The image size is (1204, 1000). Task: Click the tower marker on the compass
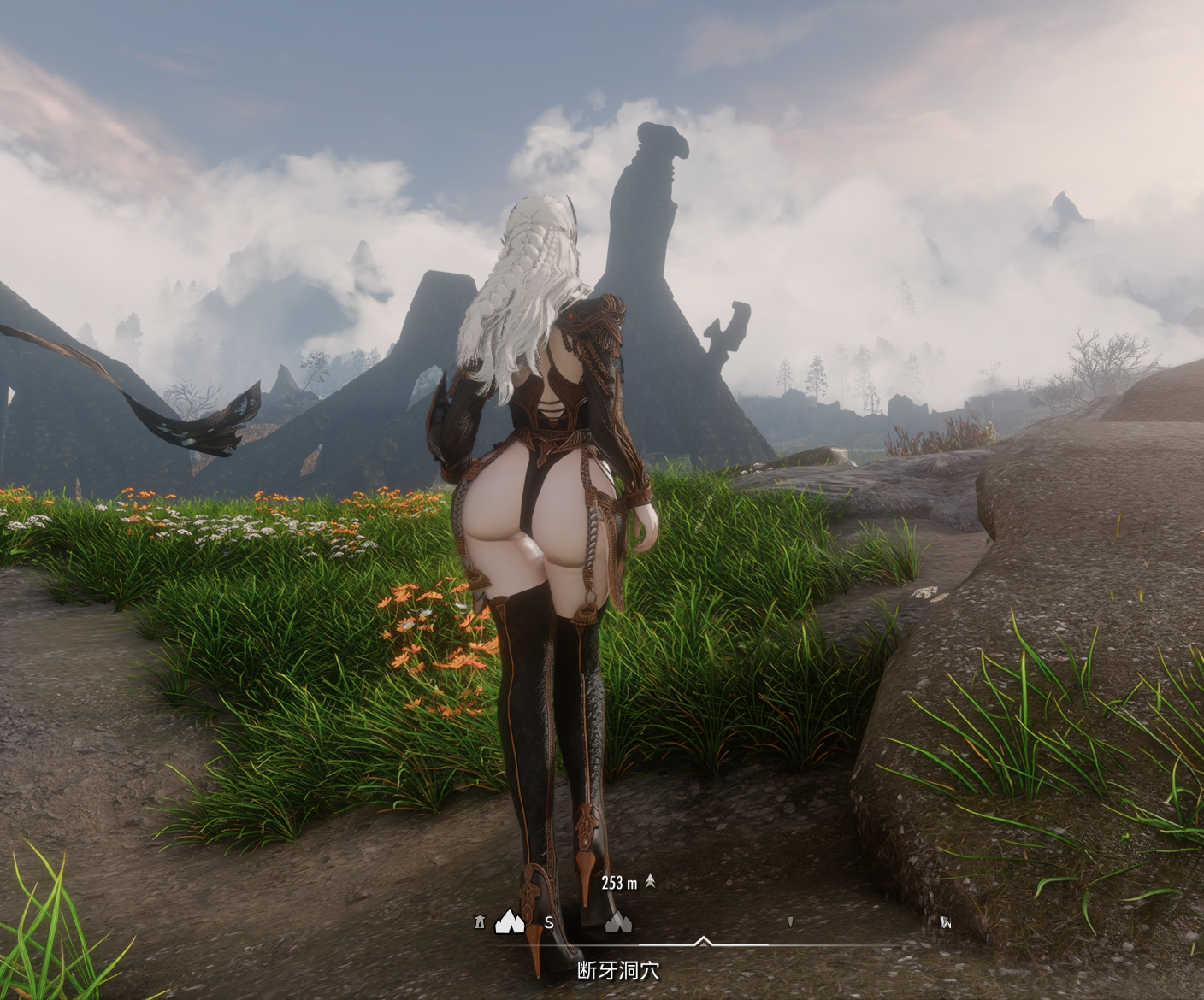click(478, 922)
